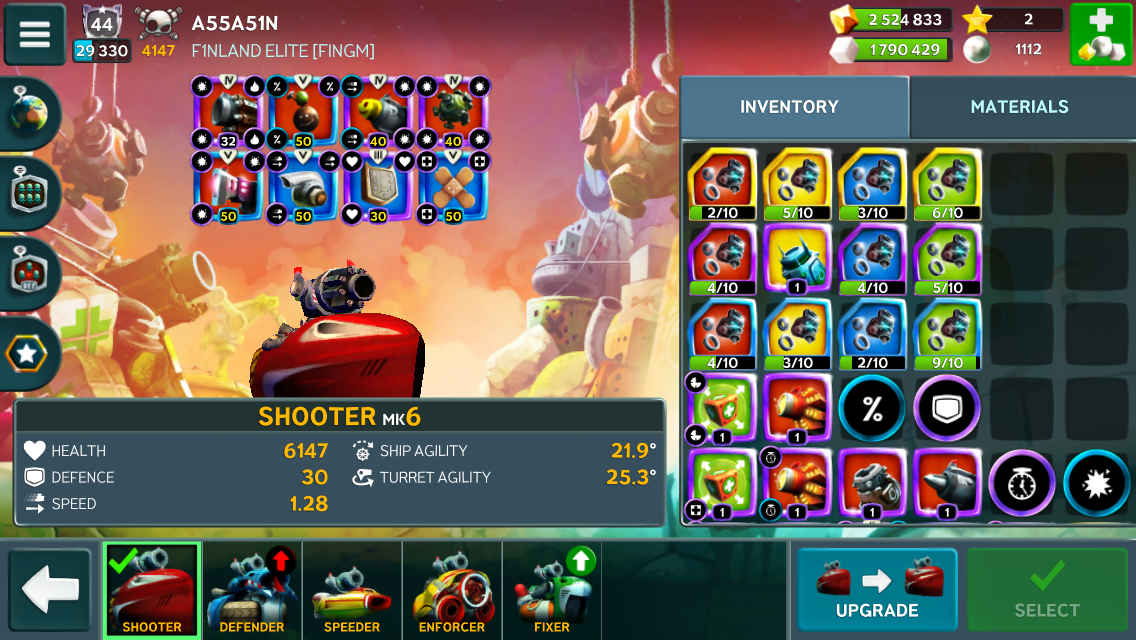Select the 6/10 green item pieces slot
This screenshot has width=1136, height=640.
point(947,184)
